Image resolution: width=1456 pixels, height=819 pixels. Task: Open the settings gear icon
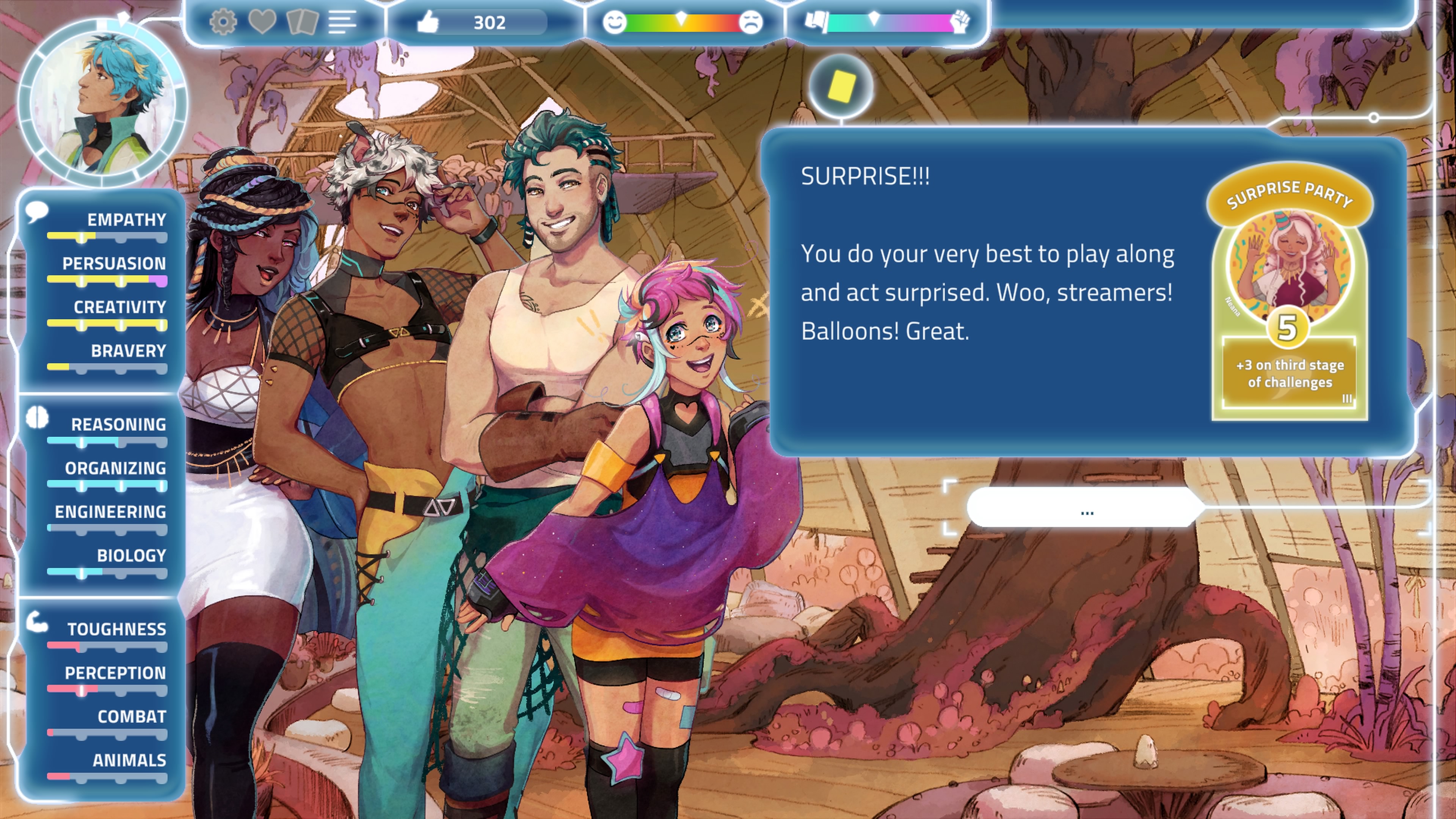(x=223, y=23)
